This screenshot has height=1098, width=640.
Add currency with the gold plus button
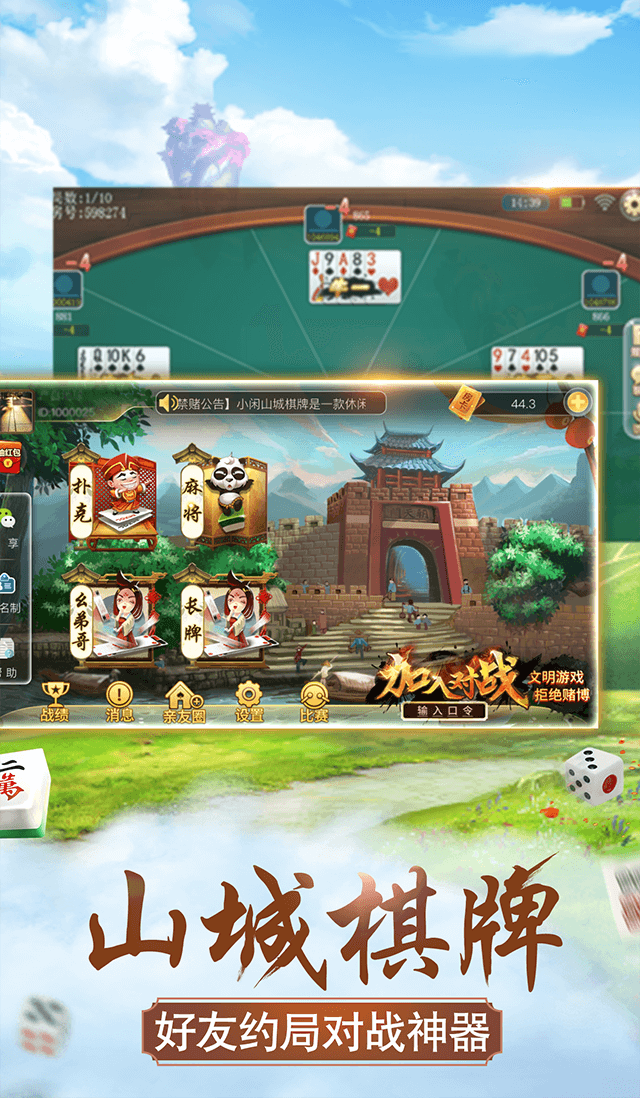pos(578,403)
